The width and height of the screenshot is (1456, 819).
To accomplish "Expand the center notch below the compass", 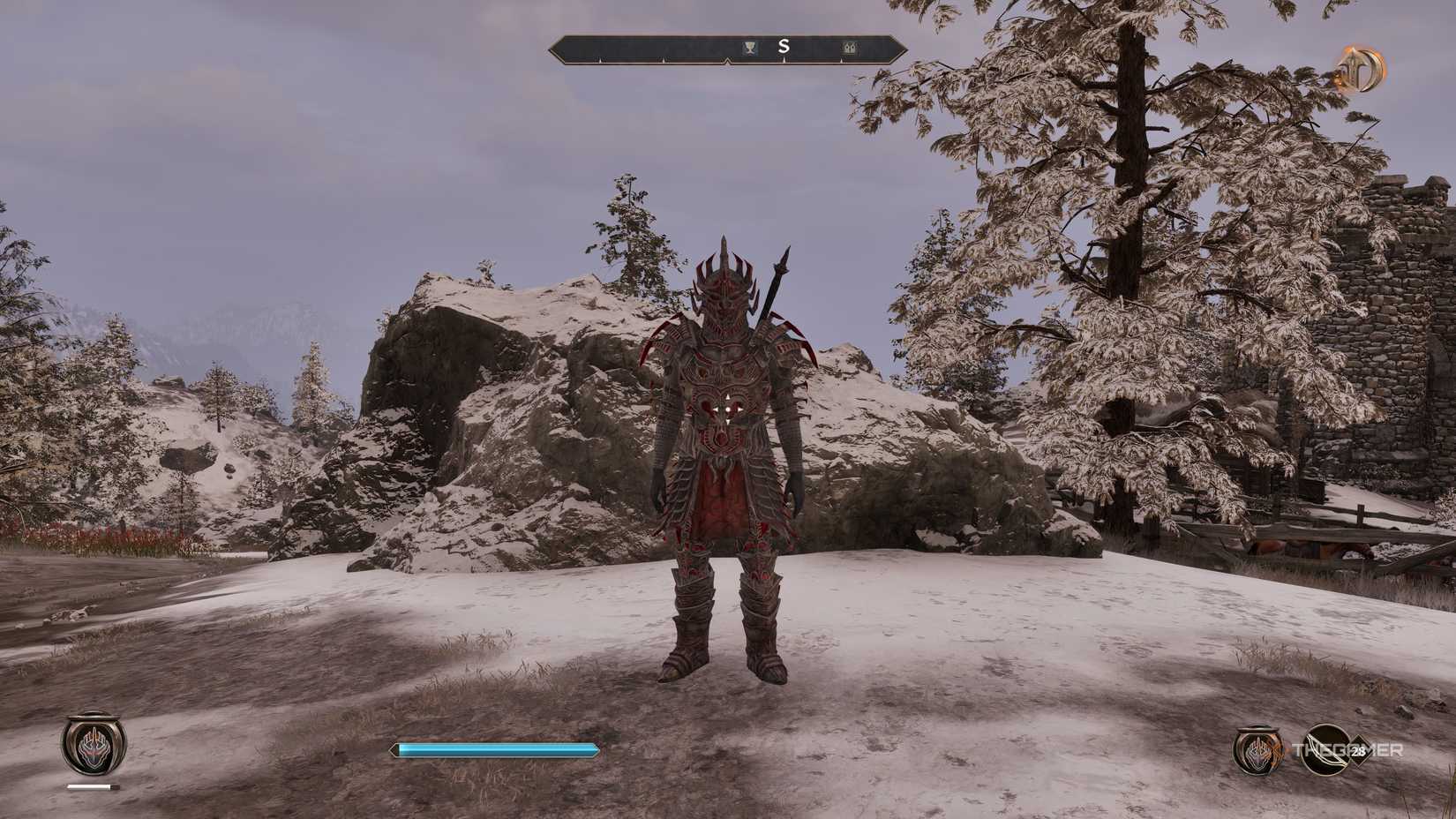I will 727,62.
